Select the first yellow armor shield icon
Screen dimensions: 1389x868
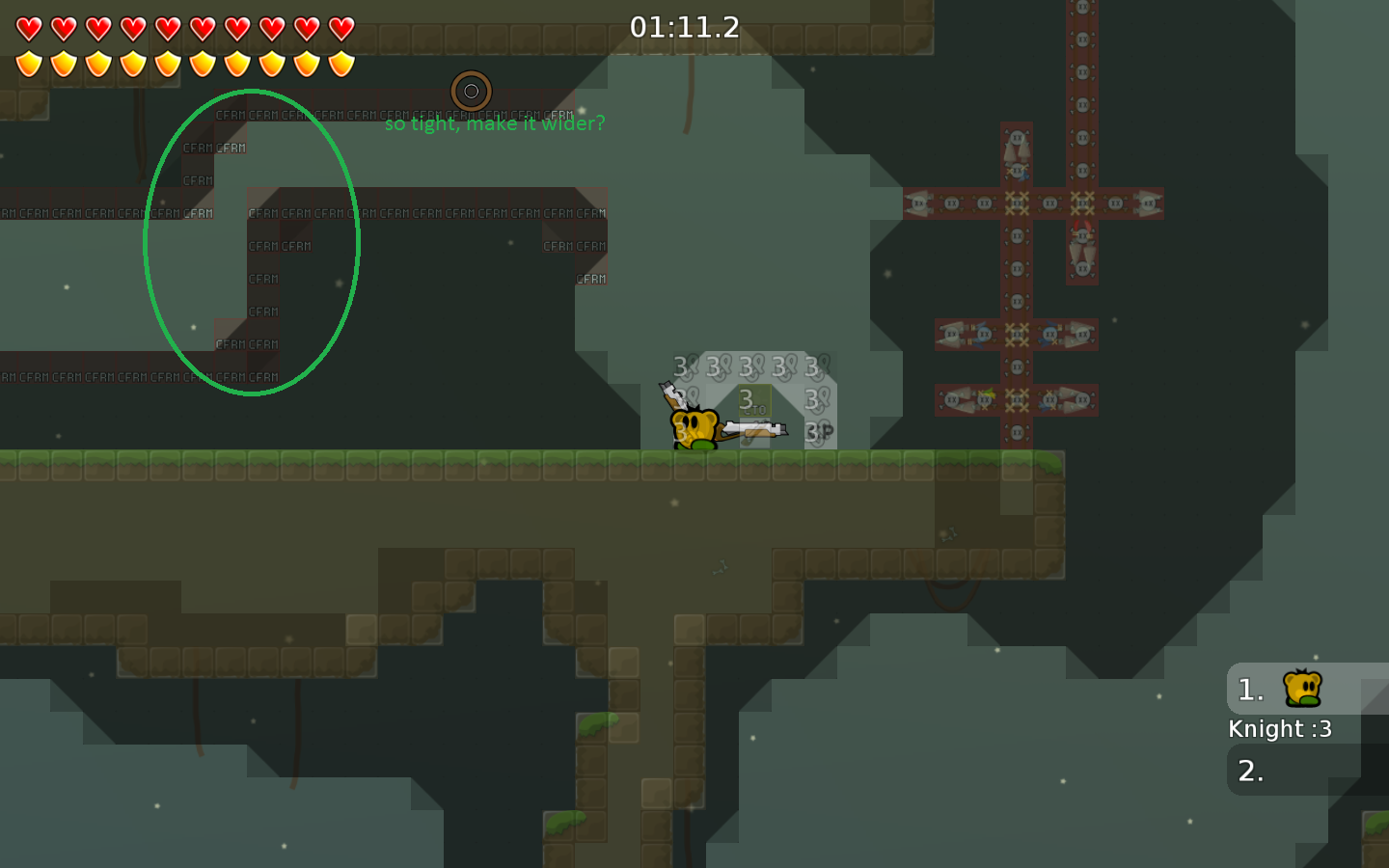click(28, 63)
